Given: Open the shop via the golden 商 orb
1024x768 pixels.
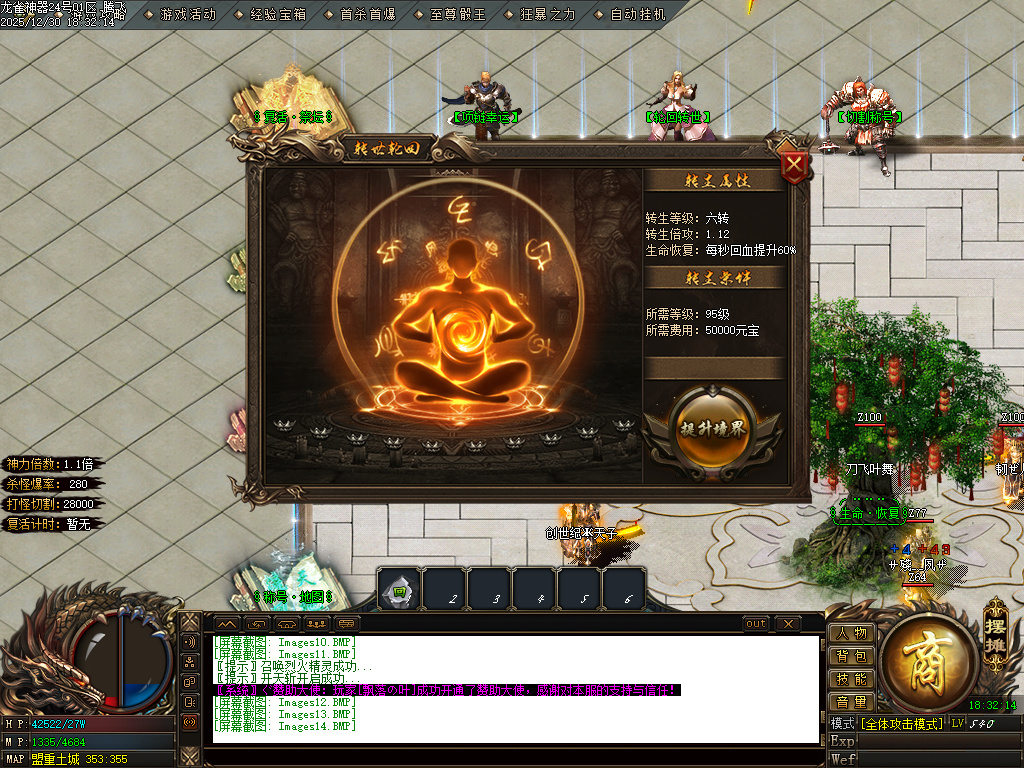Looking at the screenshot, I should tap(927, 658).
